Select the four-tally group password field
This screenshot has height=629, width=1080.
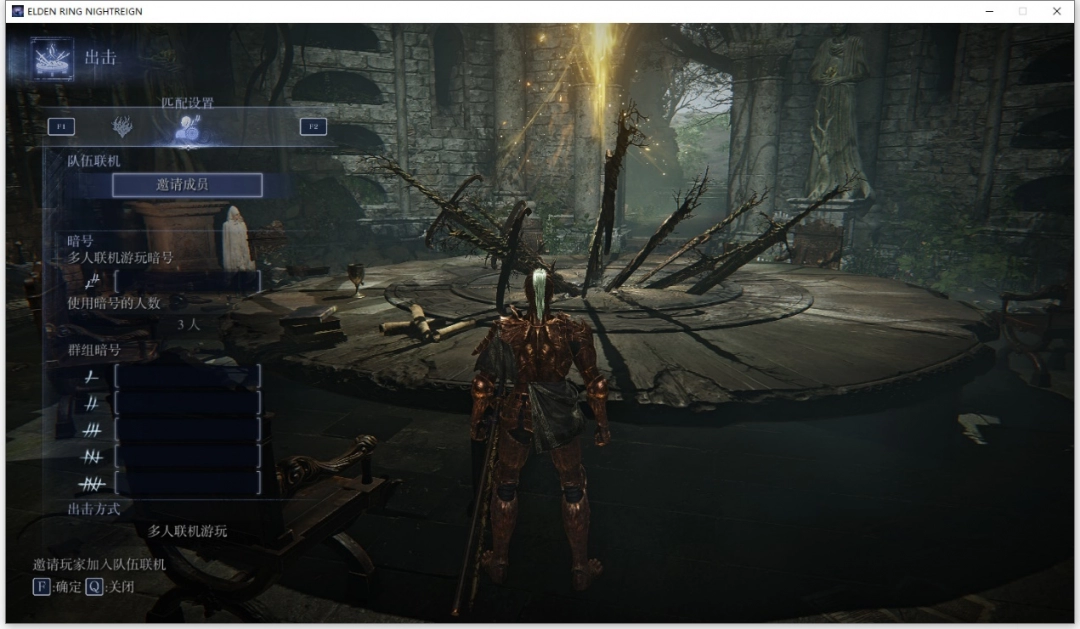coord(187,457)
